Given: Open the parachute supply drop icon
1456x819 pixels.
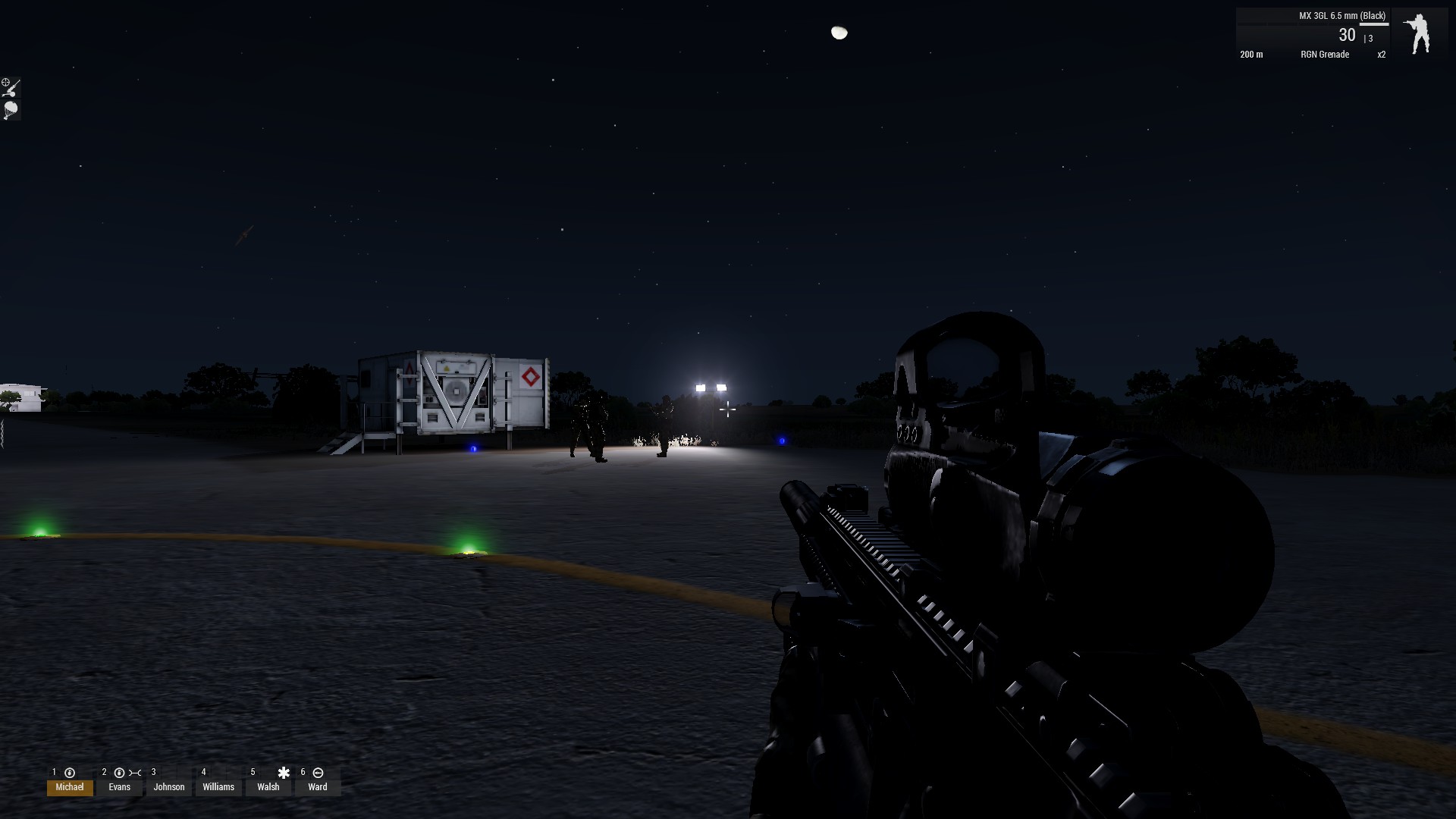Looking at the screenshot, I should [11, 111].
